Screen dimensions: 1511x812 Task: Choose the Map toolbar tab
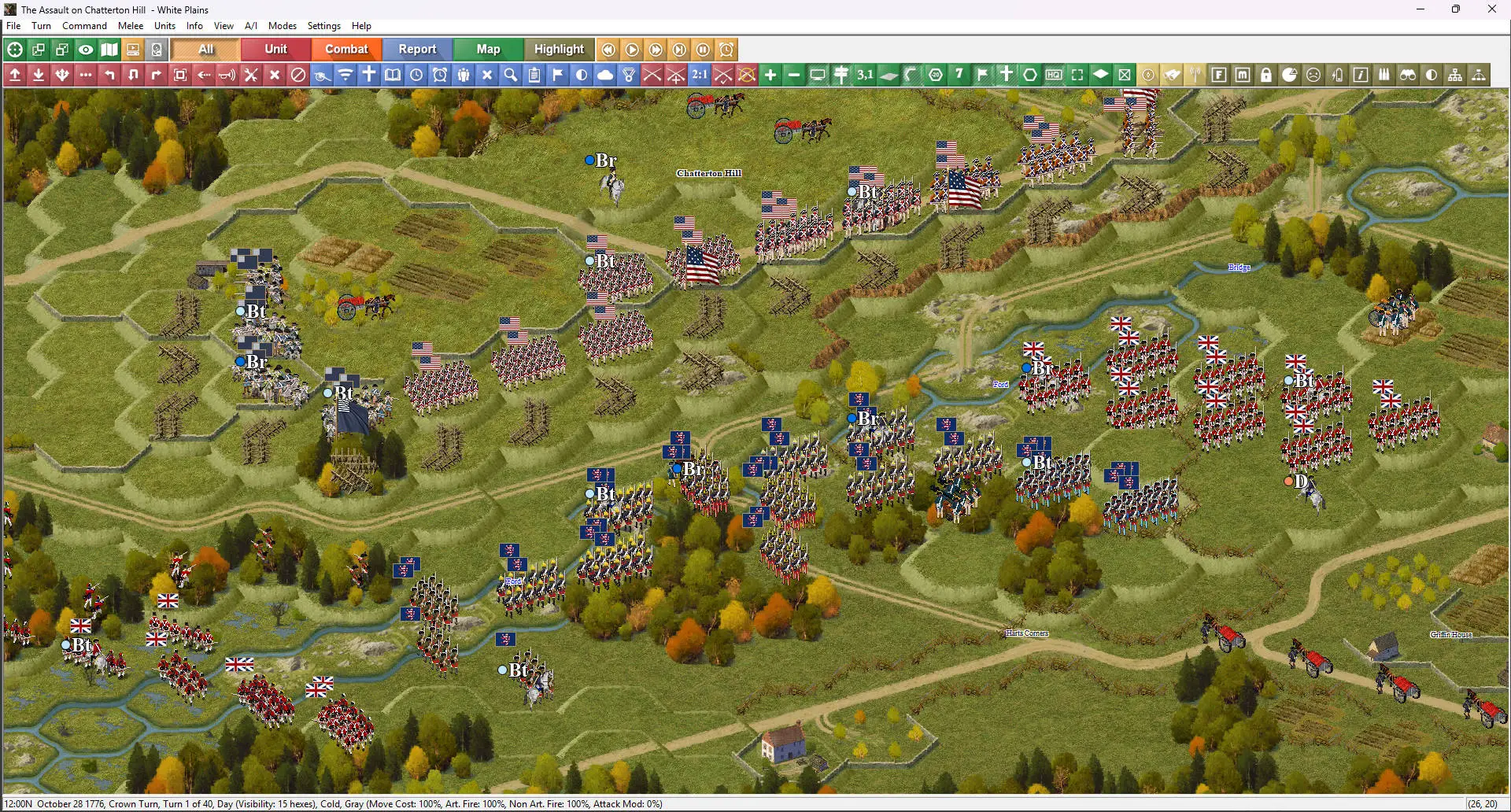coord(488,50)
